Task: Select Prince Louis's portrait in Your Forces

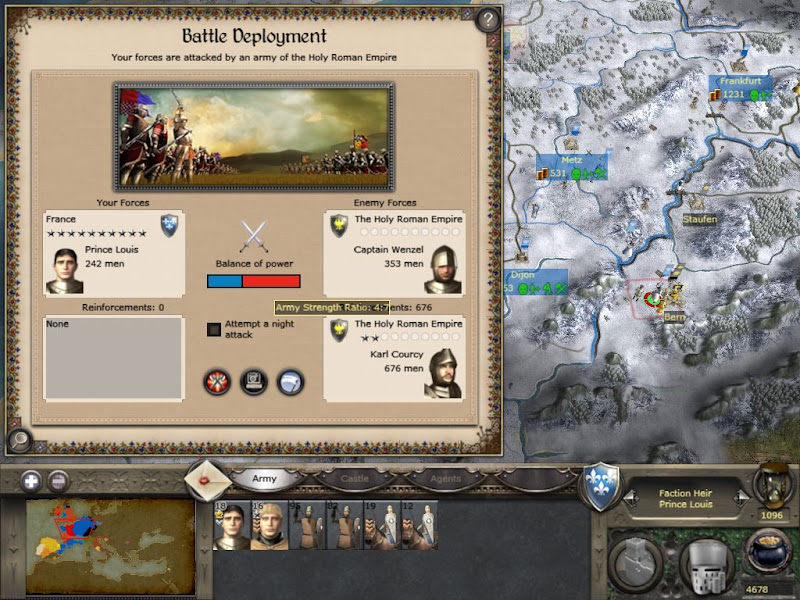Action: tap(64, 270)
